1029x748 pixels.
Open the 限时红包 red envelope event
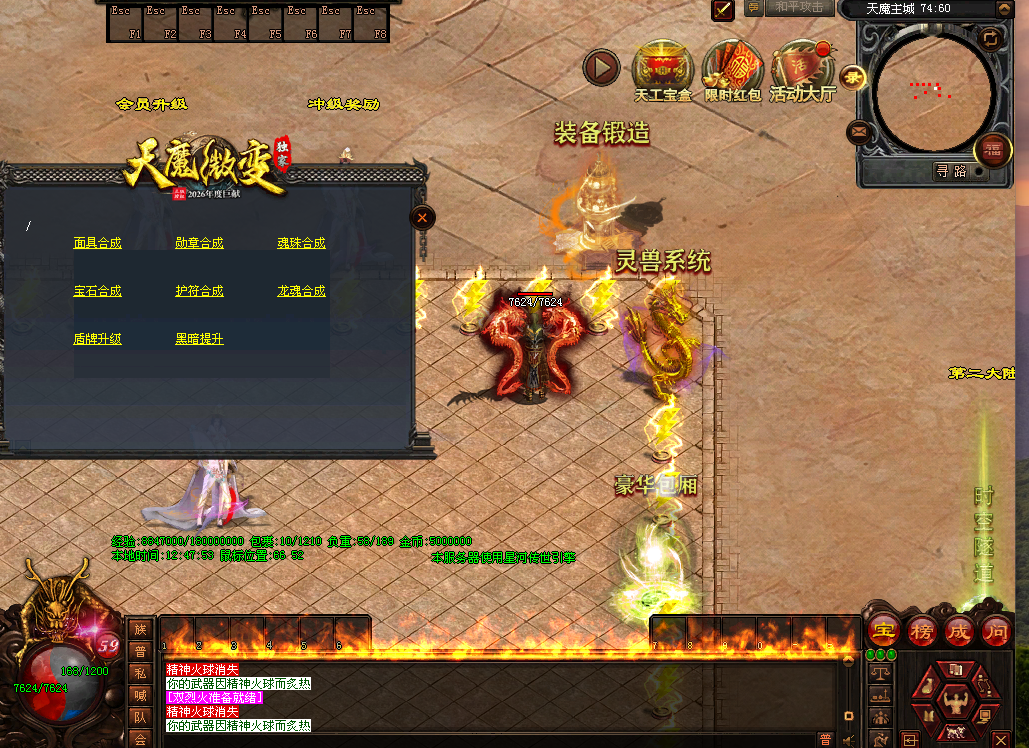click(x=732, y=70)
